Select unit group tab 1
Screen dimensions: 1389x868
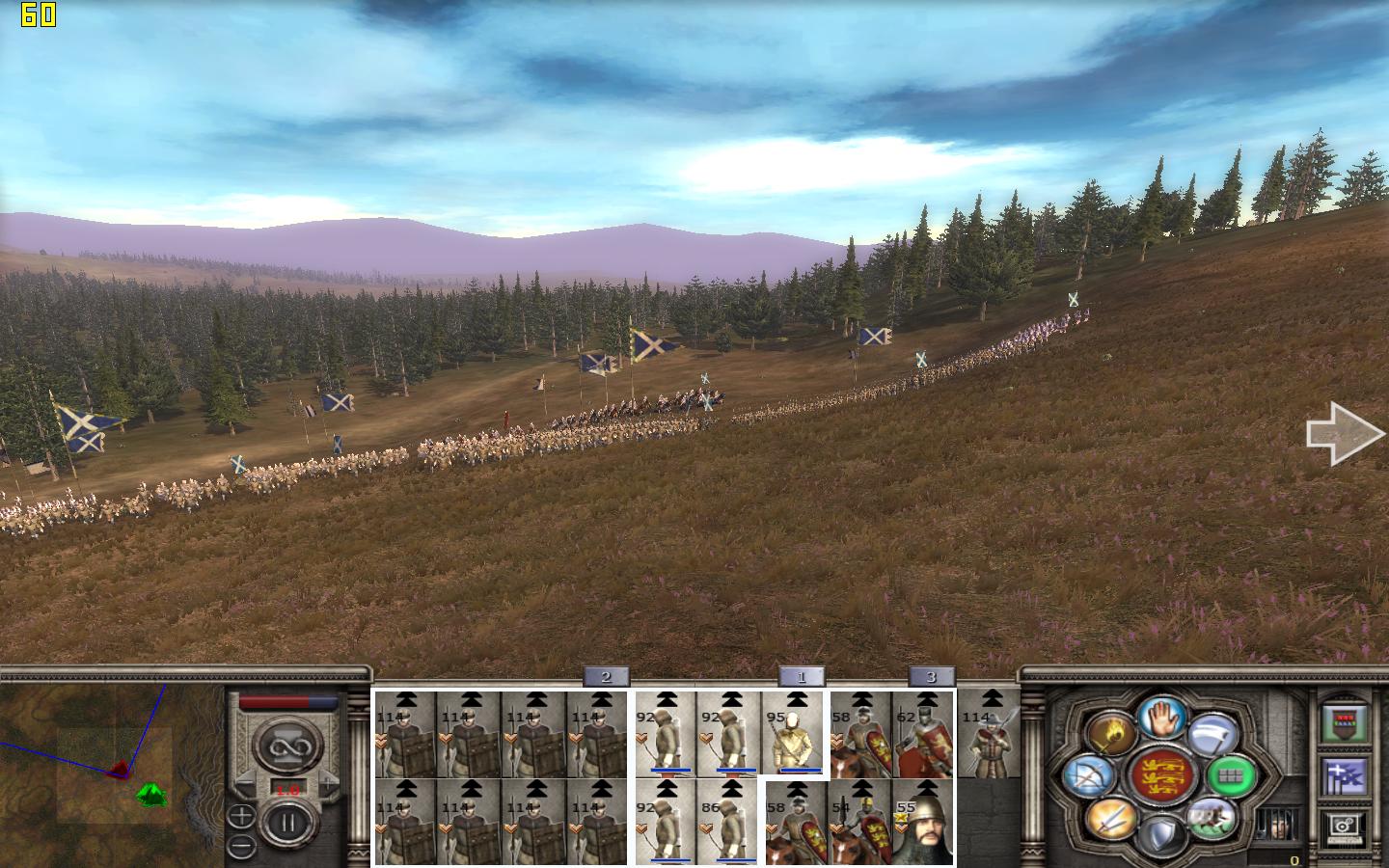click(x=801, y=677)
